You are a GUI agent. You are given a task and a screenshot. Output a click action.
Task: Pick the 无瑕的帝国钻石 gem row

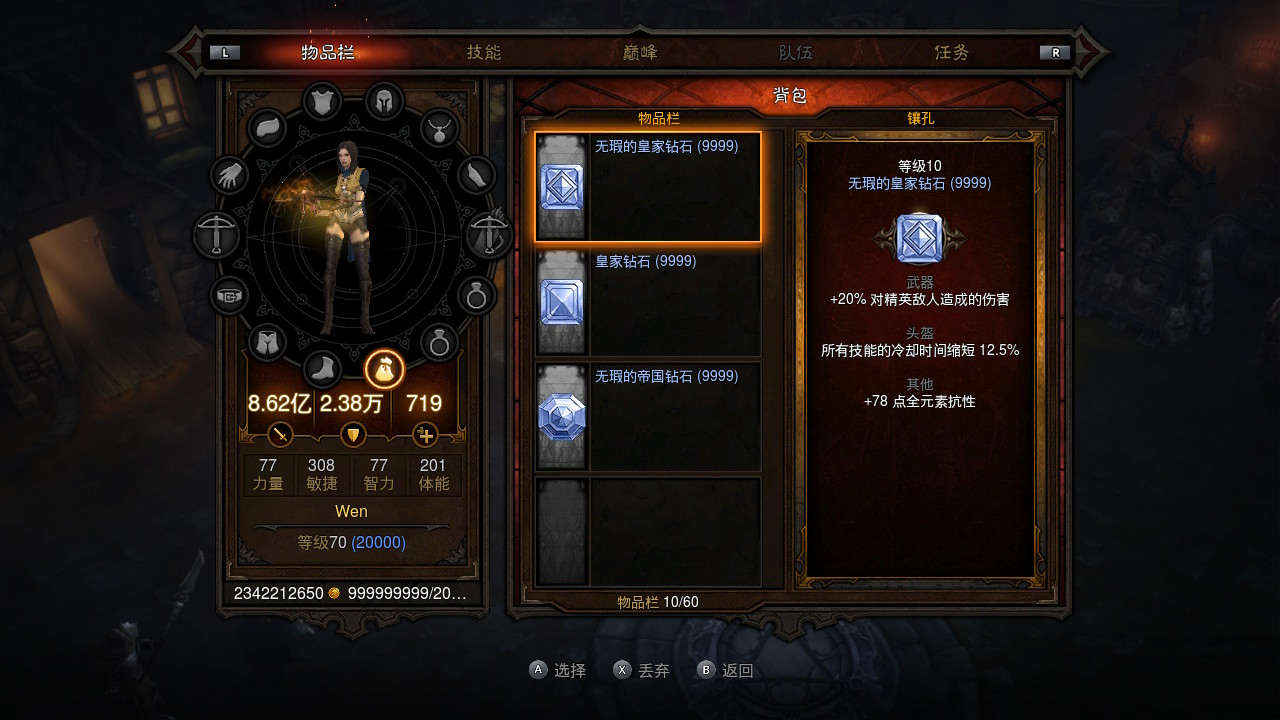click(648, 417)
